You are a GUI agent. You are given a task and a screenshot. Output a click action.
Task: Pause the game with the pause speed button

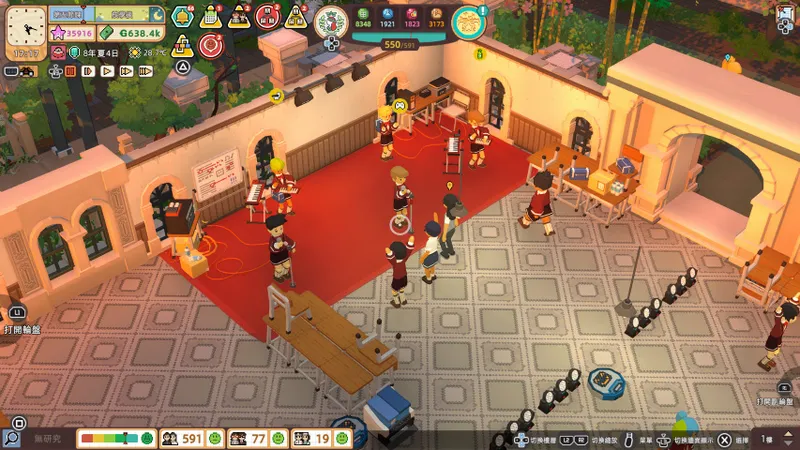(73, 71)
